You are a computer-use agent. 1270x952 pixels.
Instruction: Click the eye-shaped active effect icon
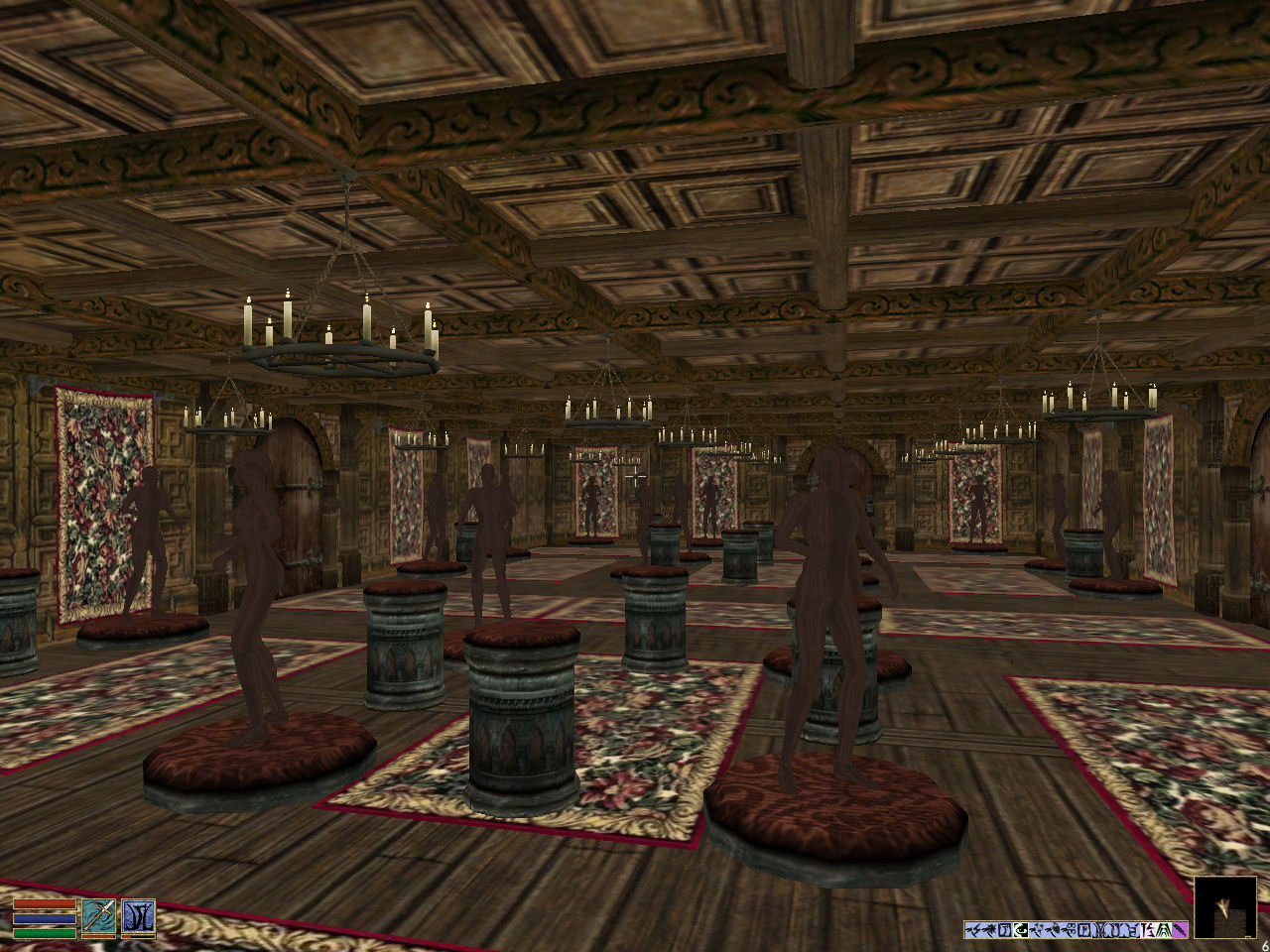[1021, 929]
